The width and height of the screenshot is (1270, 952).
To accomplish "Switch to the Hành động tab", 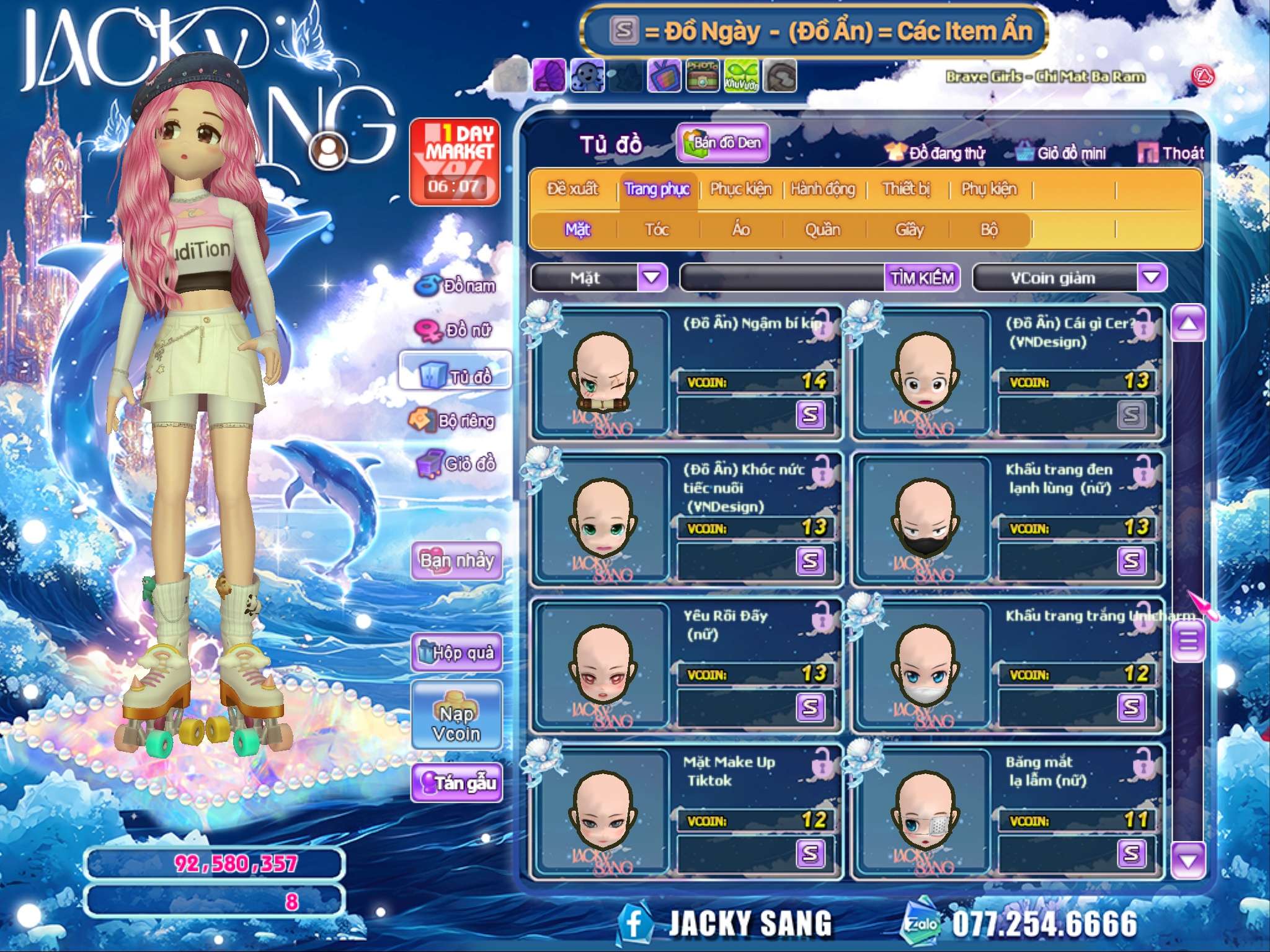I will (823, 189).
